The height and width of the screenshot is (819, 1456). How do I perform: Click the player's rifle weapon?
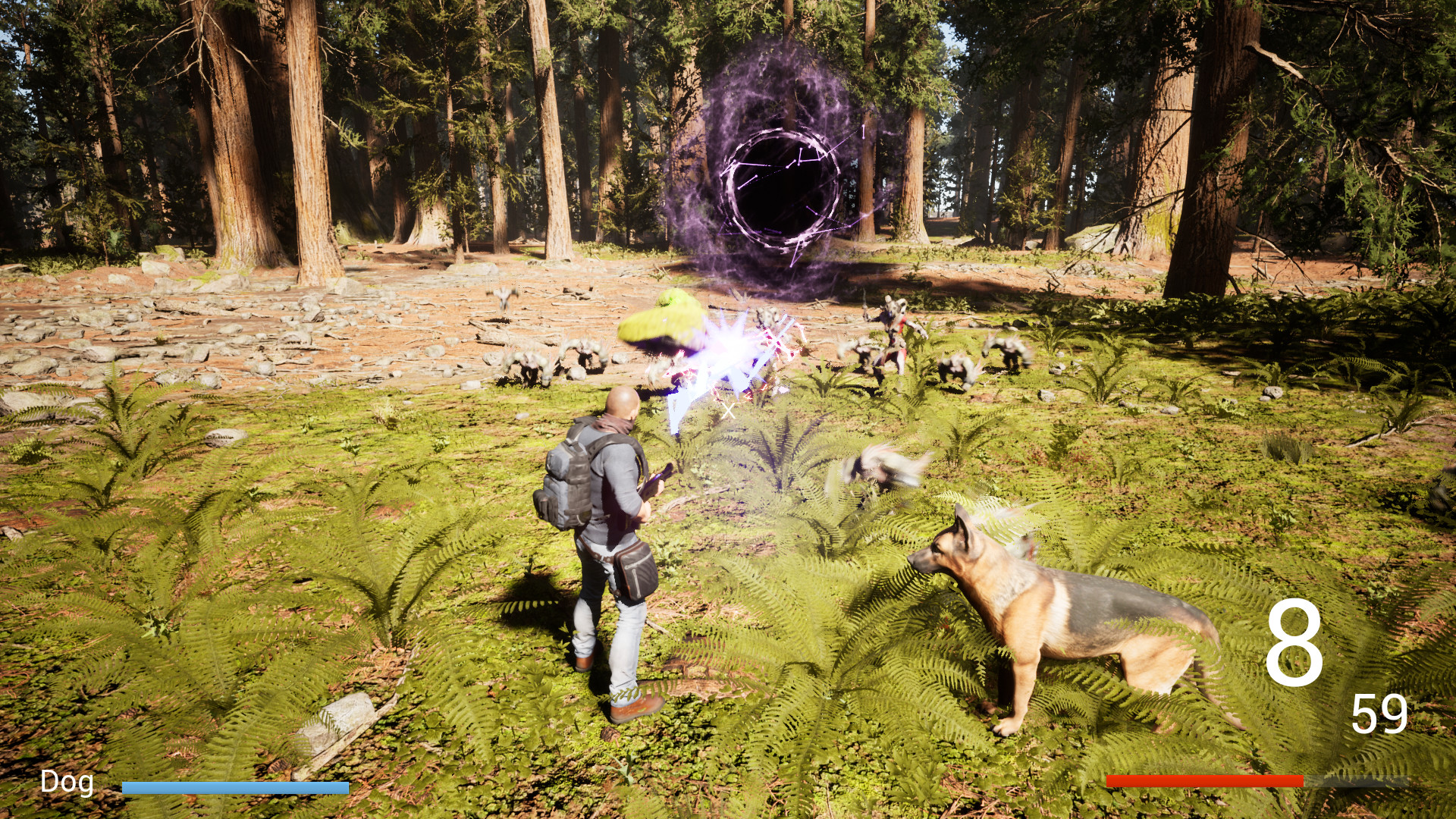(654, 489)
